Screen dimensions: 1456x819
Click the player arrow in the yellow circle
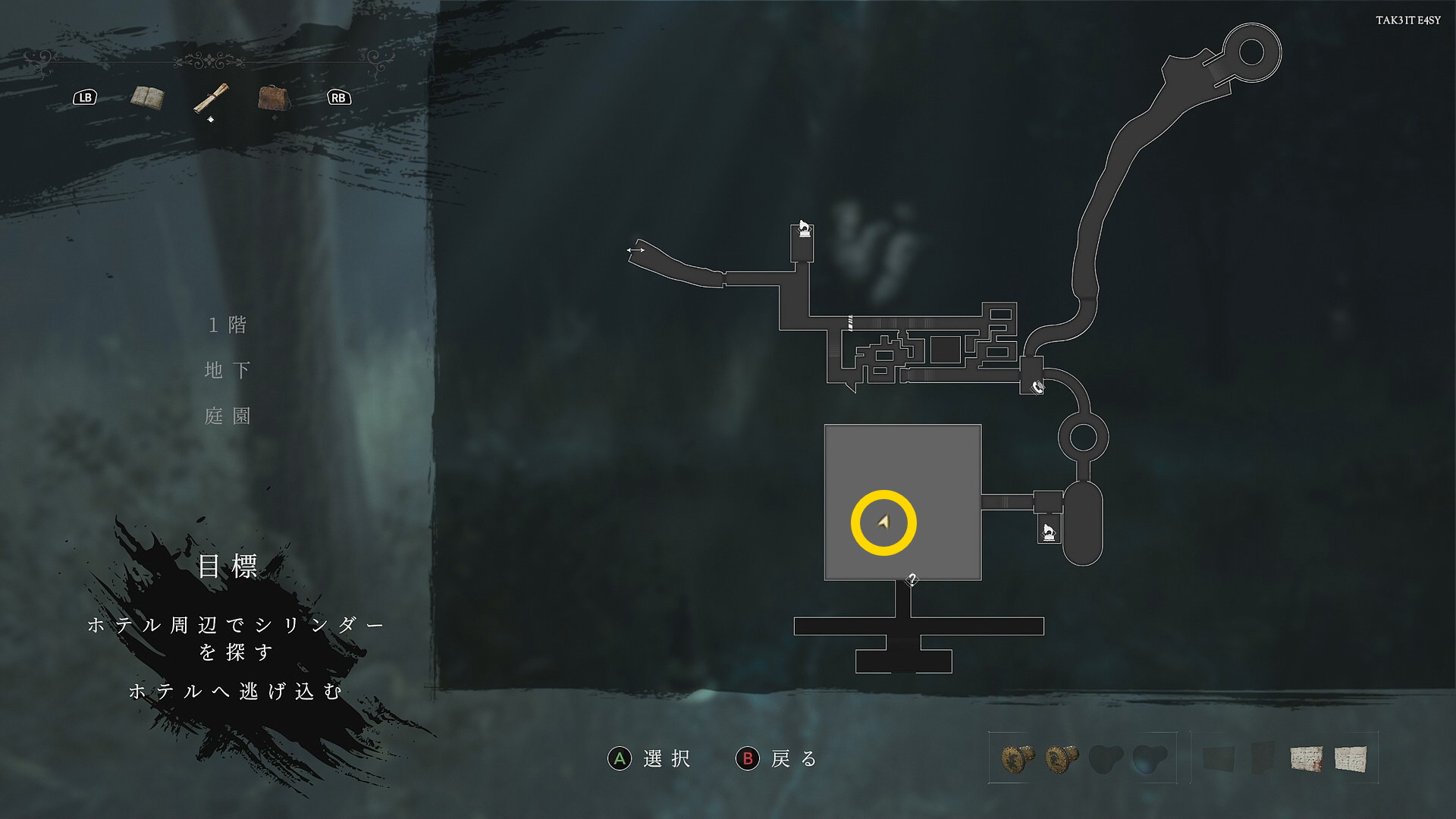click(x=883, y=522)
